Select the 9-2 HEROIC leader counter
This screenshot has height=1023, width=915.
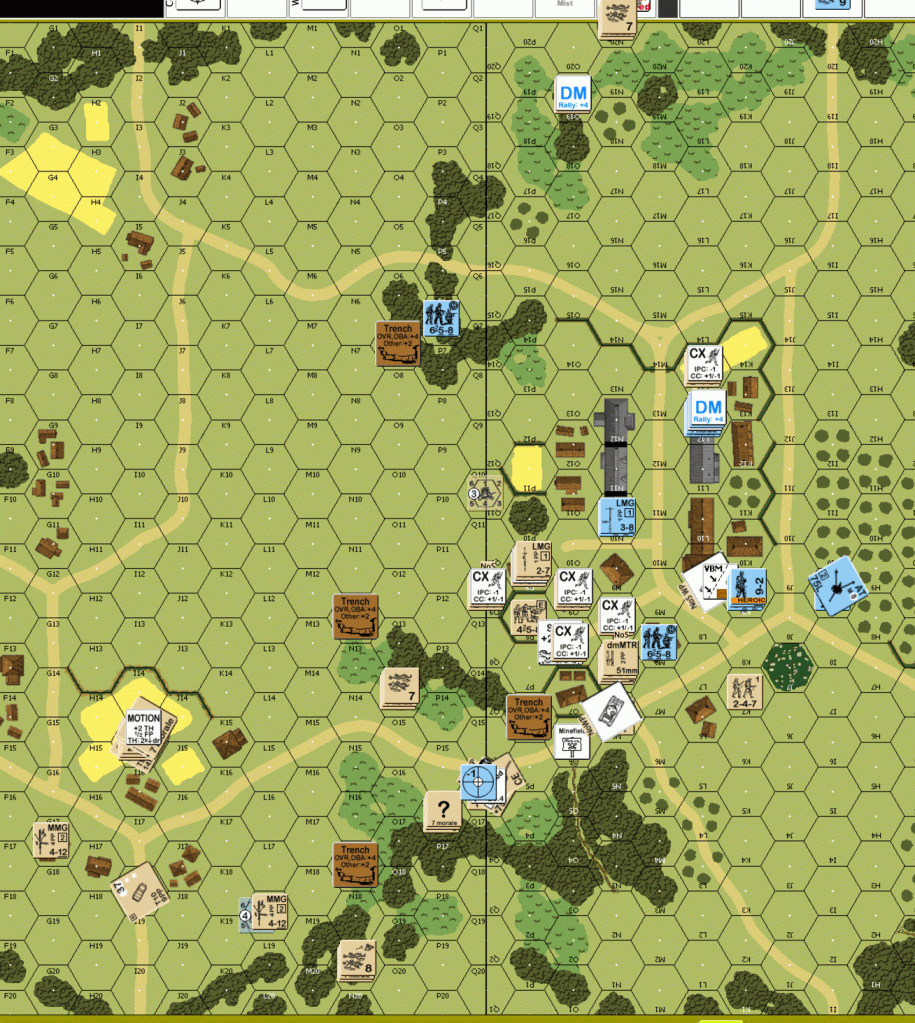click(x=748, y=587)
